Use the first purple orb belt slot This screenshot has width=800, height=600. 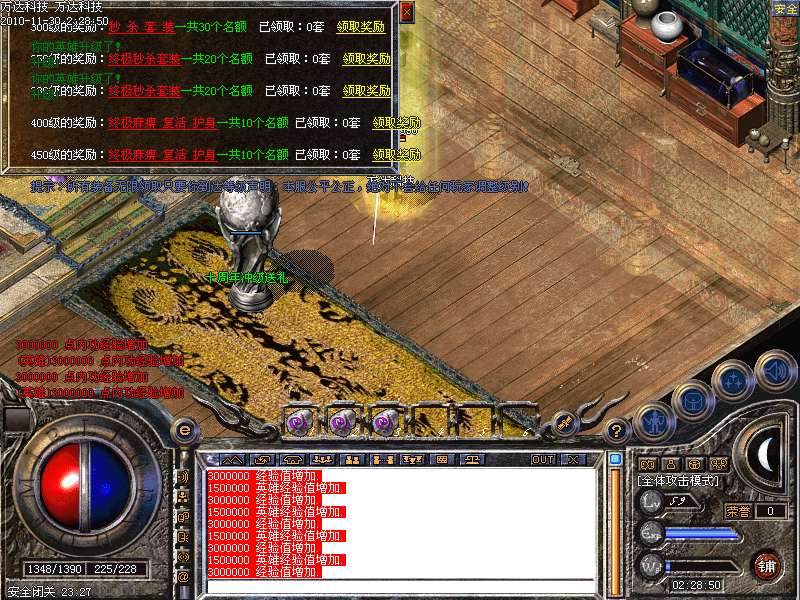point(299,423)
